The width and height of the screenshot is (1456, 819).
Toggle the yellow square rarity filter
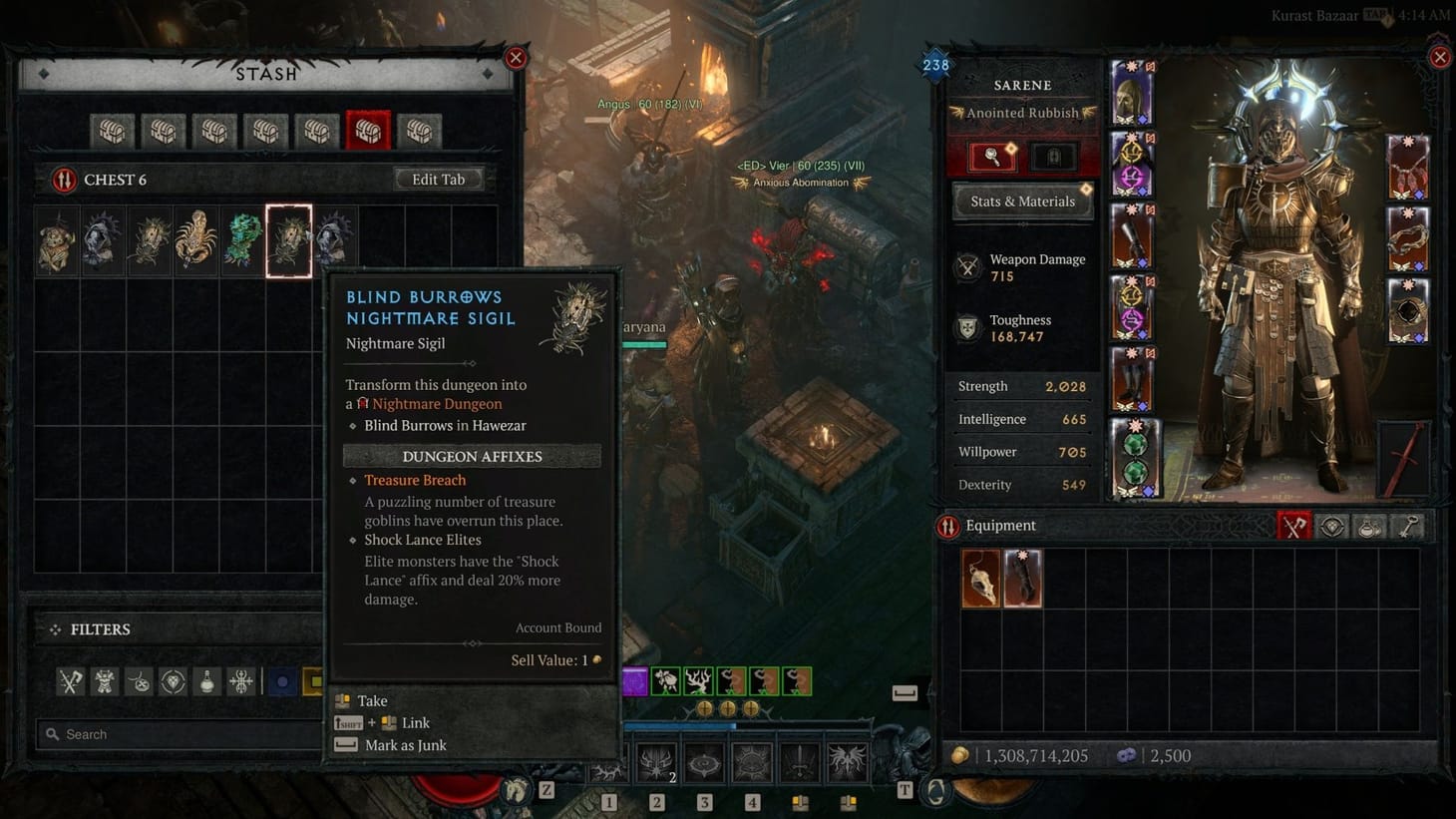pos(314,681)
